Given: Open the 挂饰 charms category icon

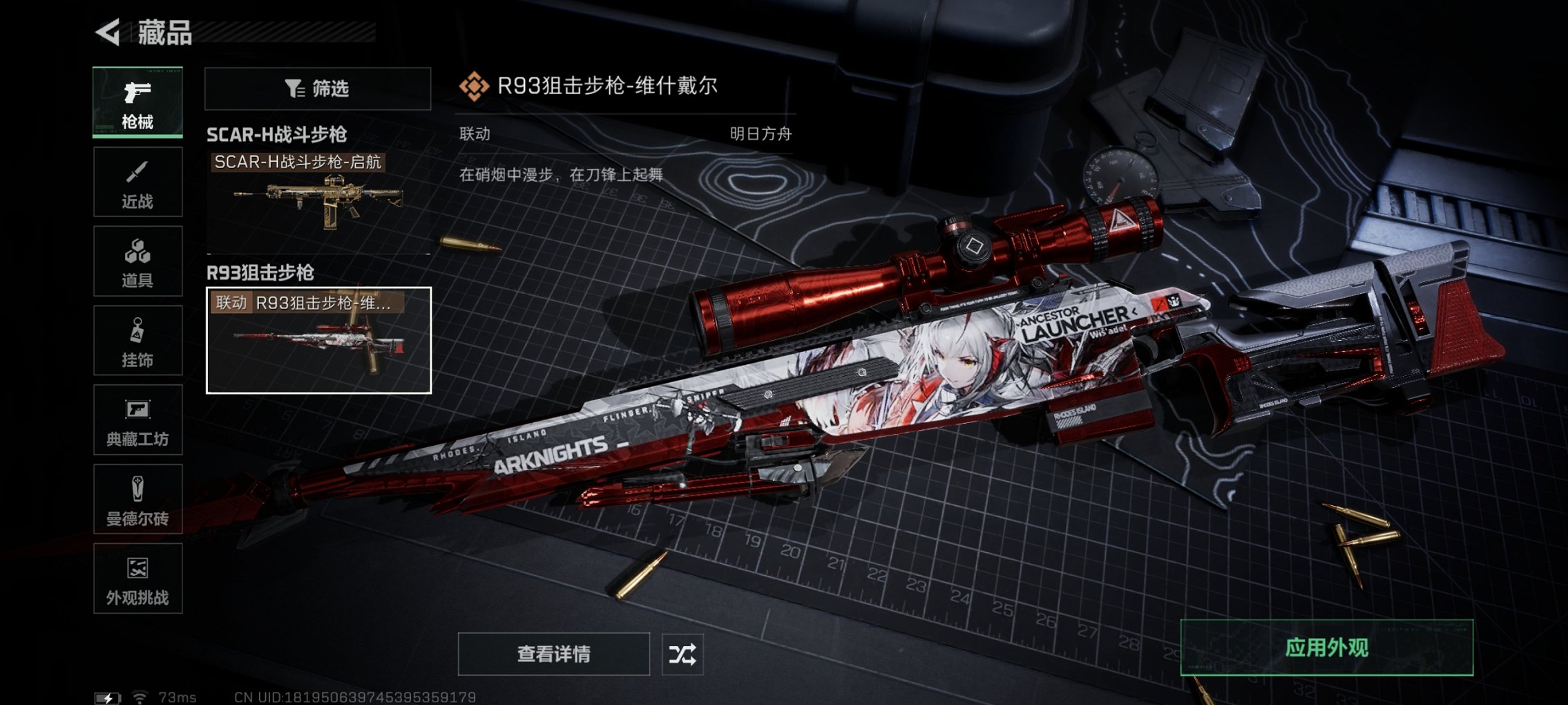Looking at the screenshot, I should click(x=137, y=340).
